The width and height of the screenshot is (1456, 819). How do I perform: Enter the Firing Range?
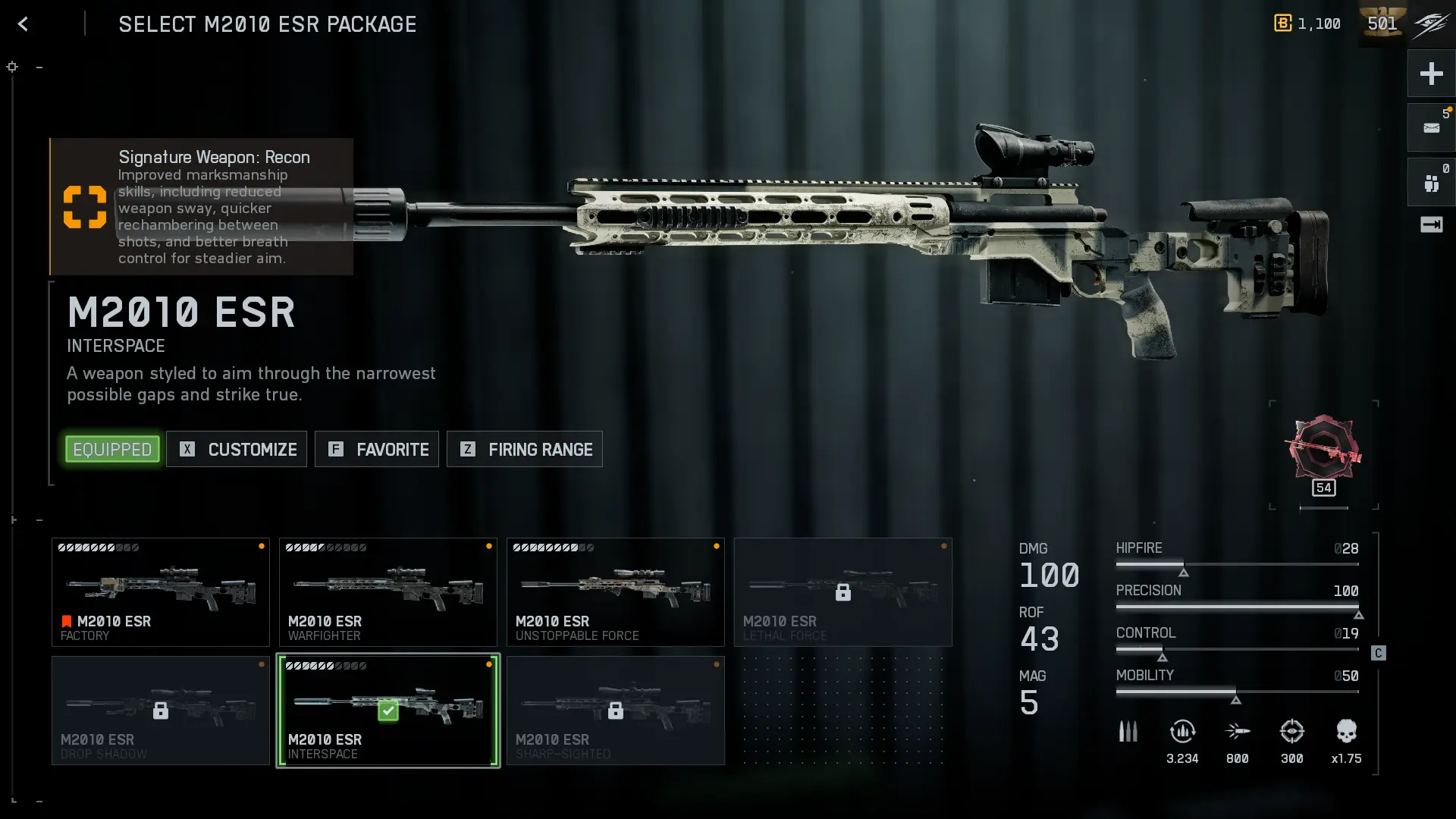click(525, 449)
